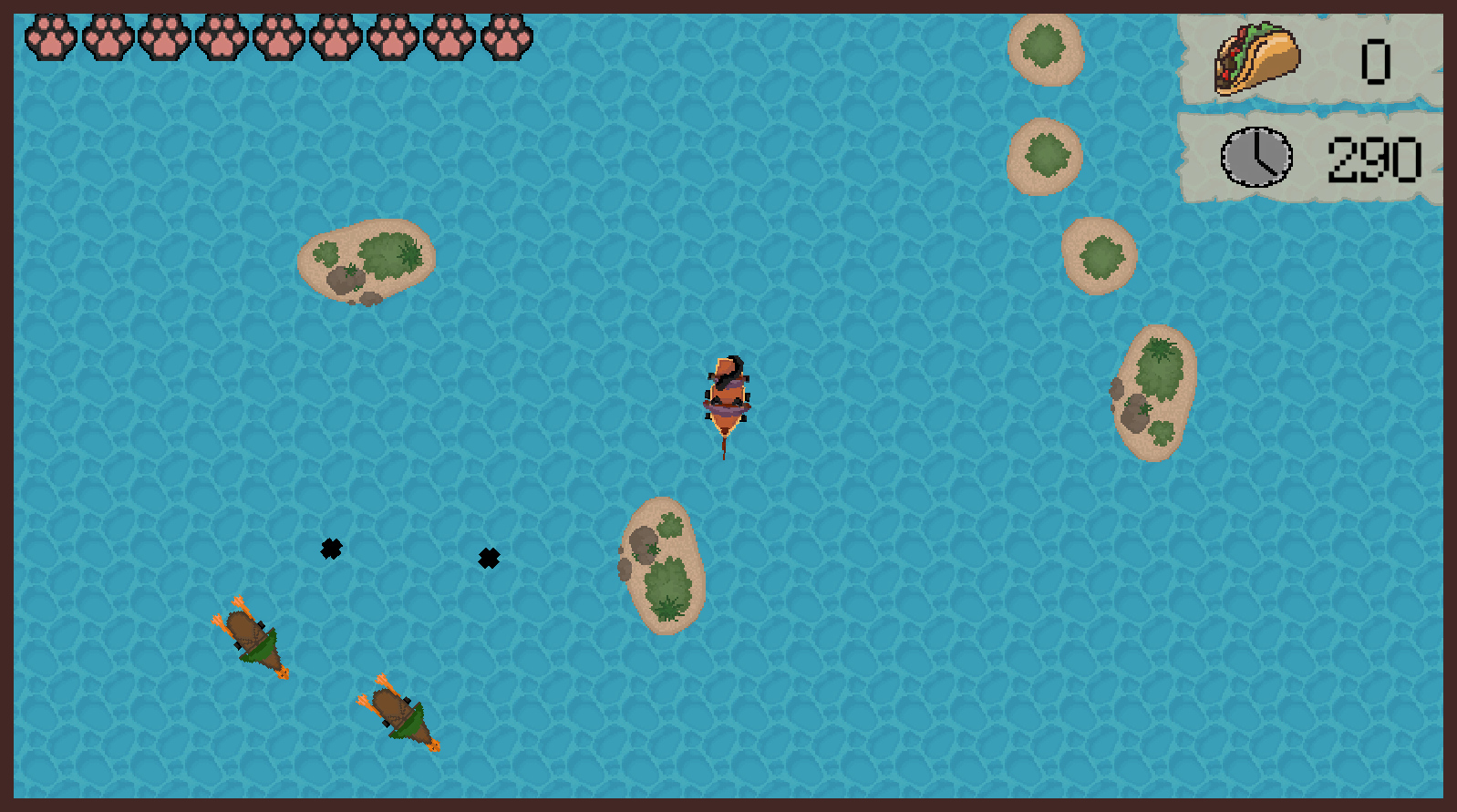Select the last paw life icon
Viewport: 1457px width, 812px height.
point(505,38)
